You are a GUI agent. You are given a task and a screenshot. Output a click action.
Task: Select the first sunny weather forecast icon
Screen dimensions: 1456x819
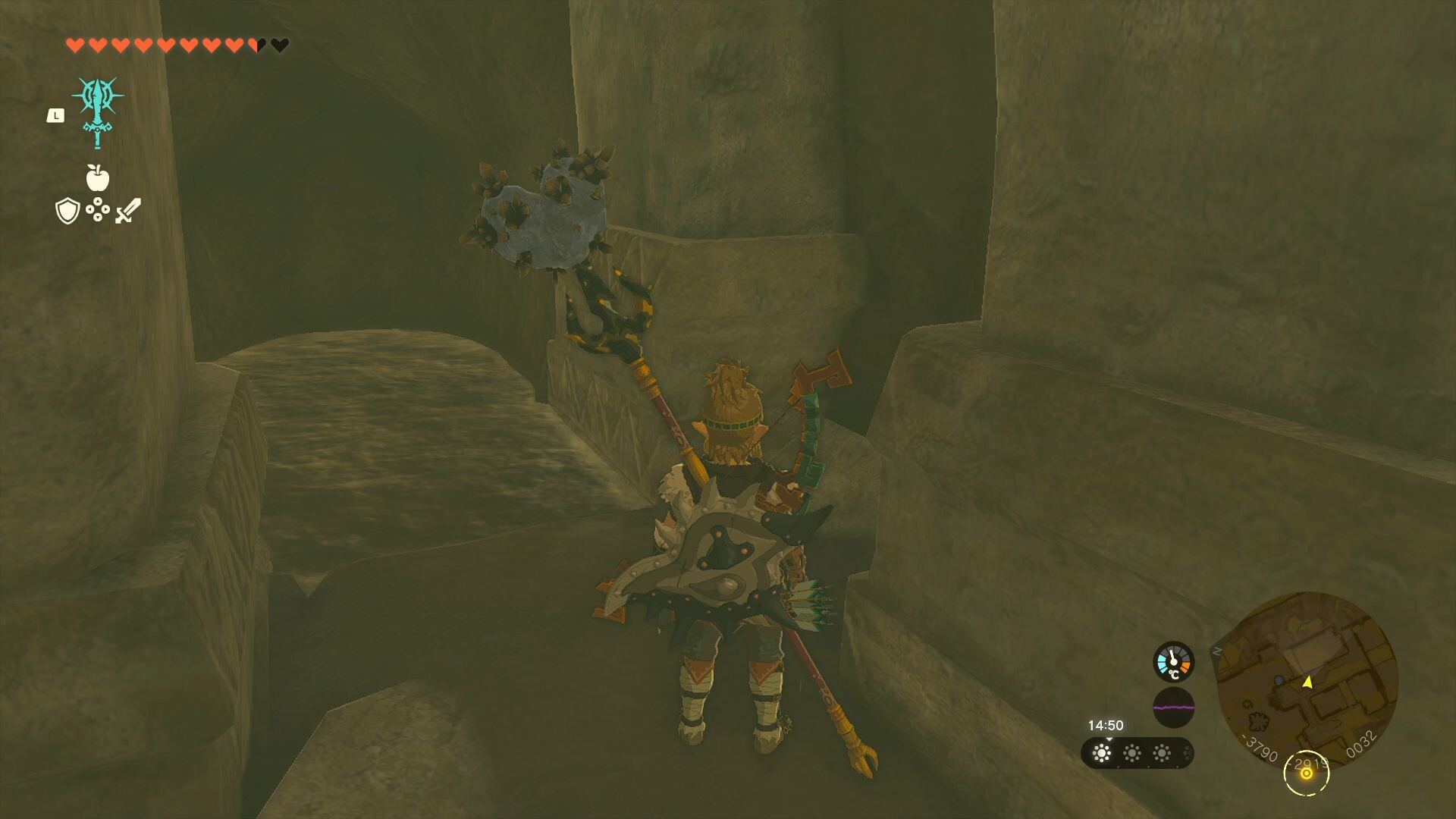tap(1102, 752)
